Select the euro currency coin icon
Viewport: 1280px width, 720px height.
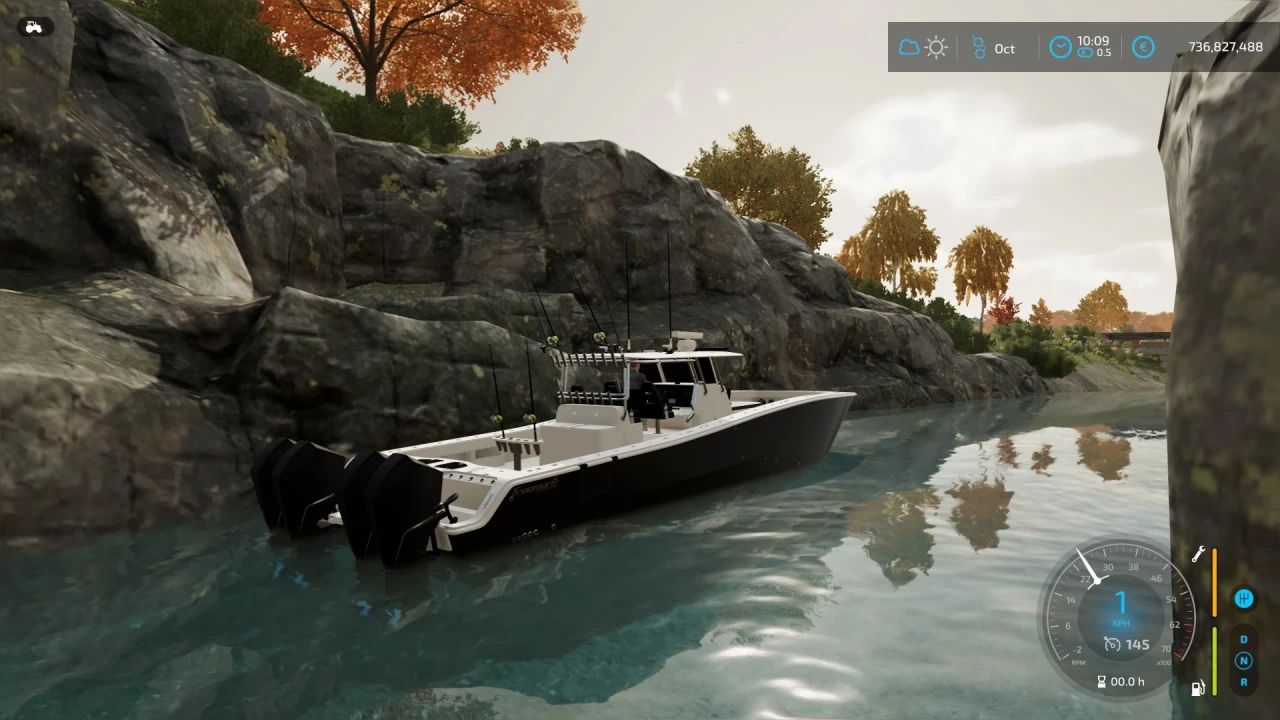1143,47
